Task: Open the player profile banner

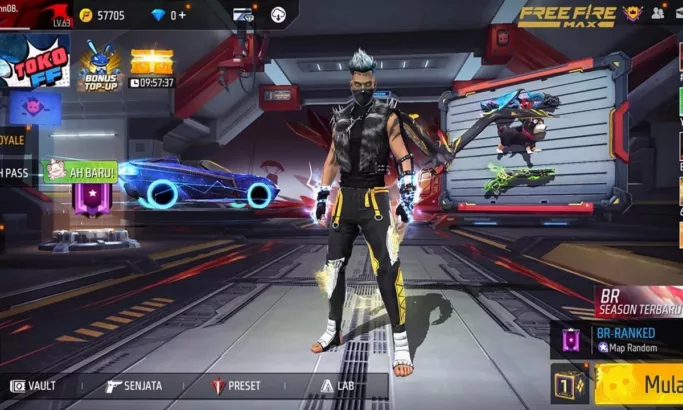Action: coord(35,15)
